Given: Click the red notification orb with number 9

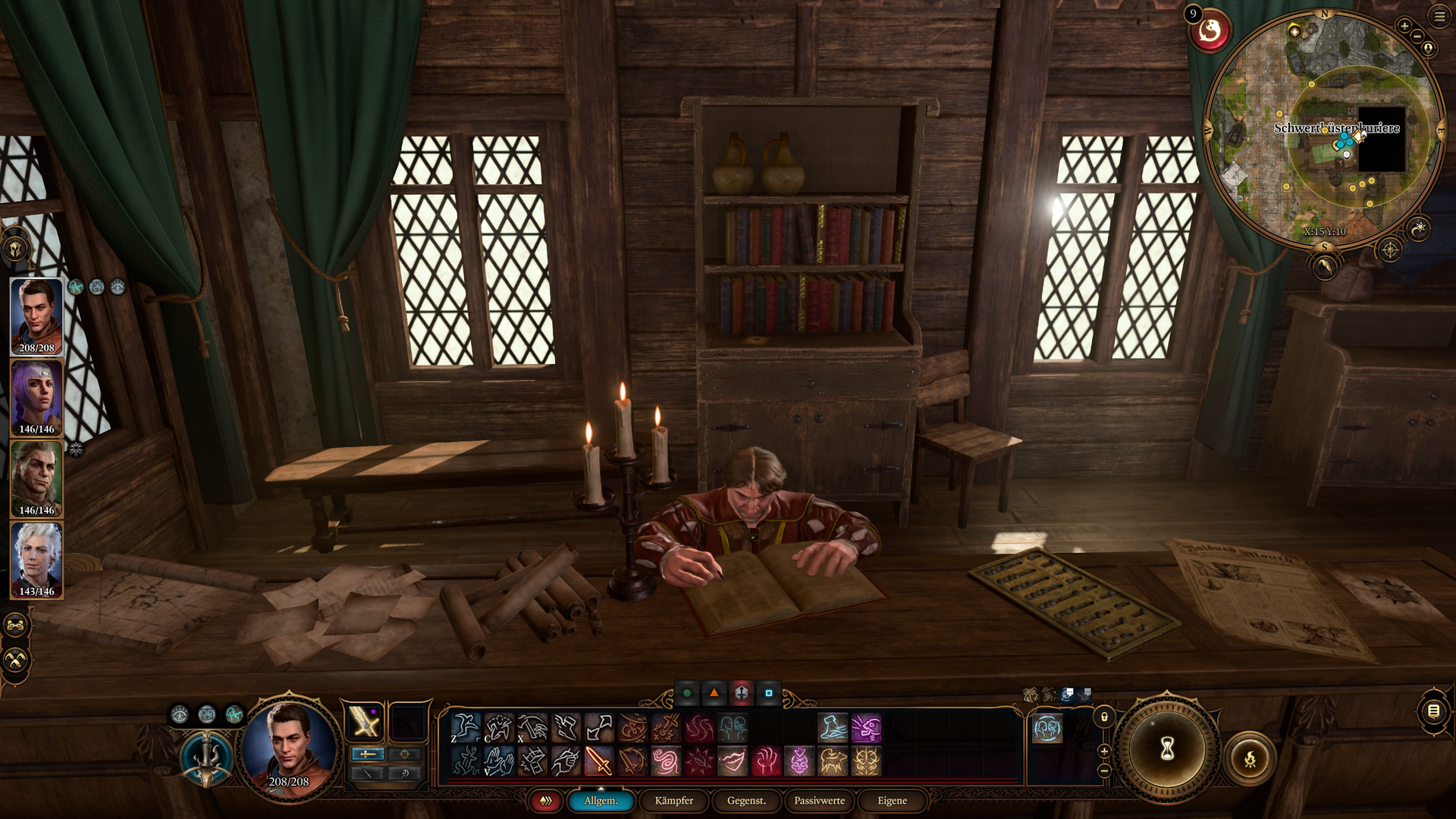Looking at the screenshot, I should tap(1210, 32).
